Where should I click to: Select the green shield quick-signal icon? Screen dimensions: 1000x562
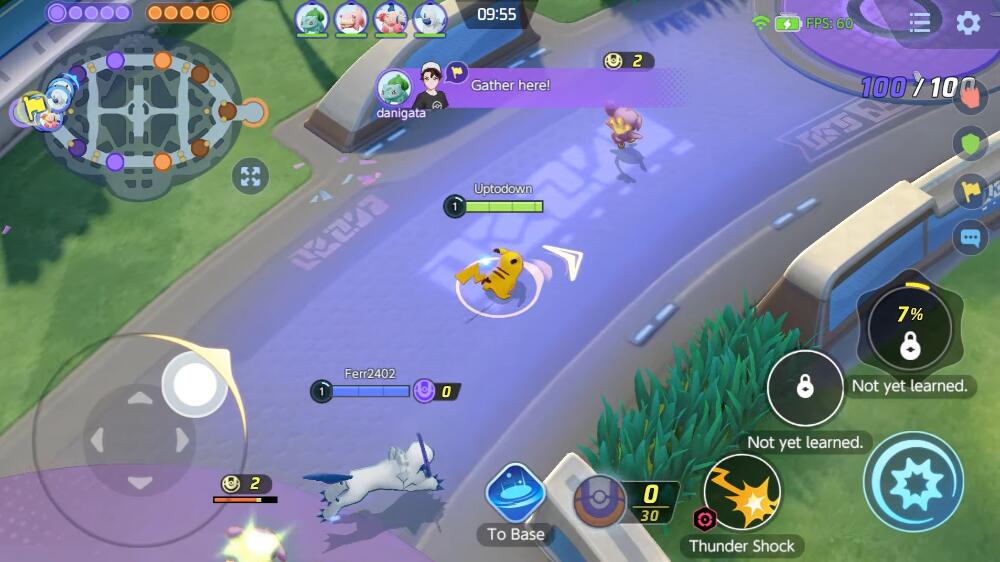click(970, 143)
